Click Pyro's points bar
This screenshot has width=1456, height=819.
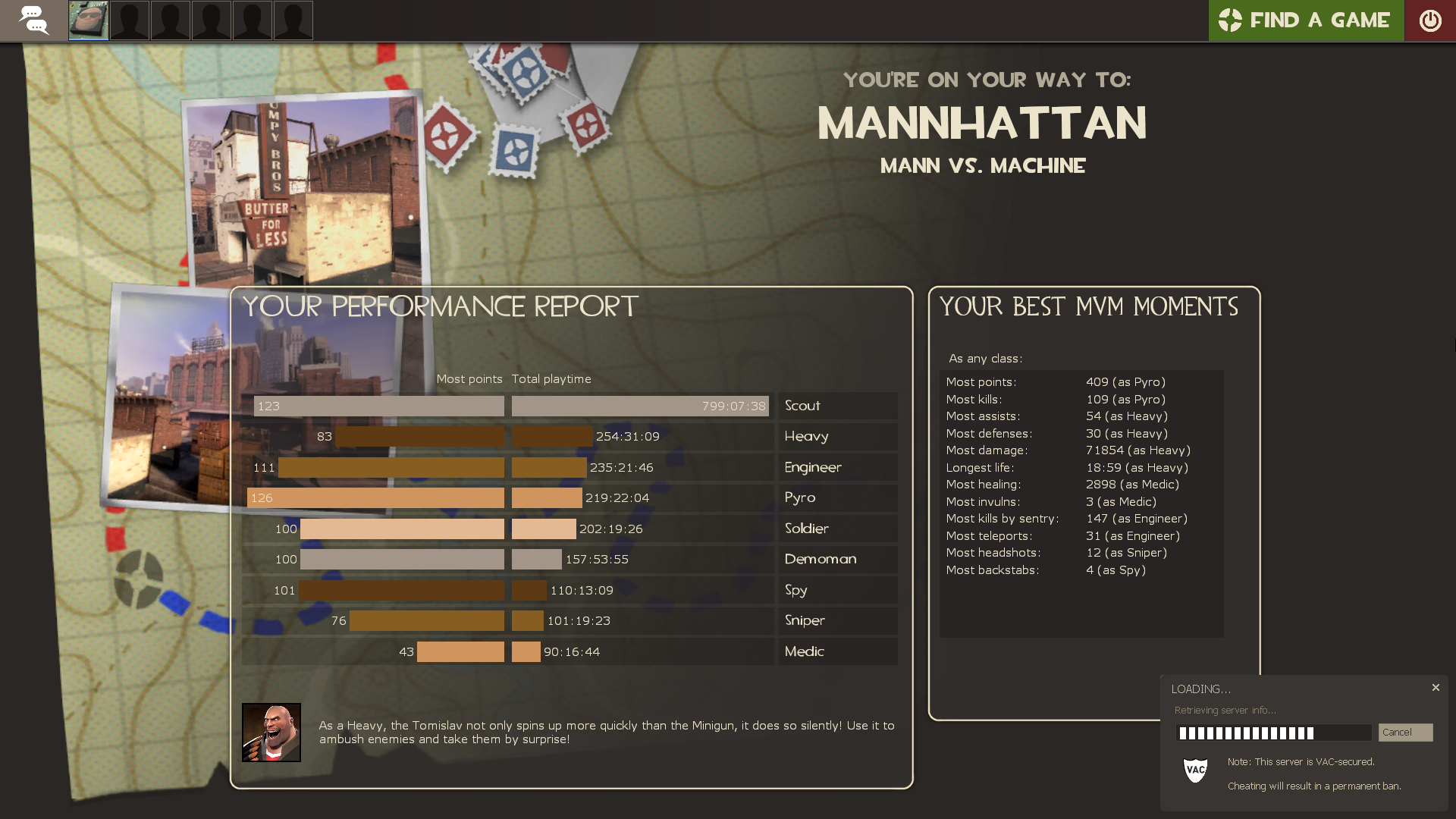(x=375, y=498)
